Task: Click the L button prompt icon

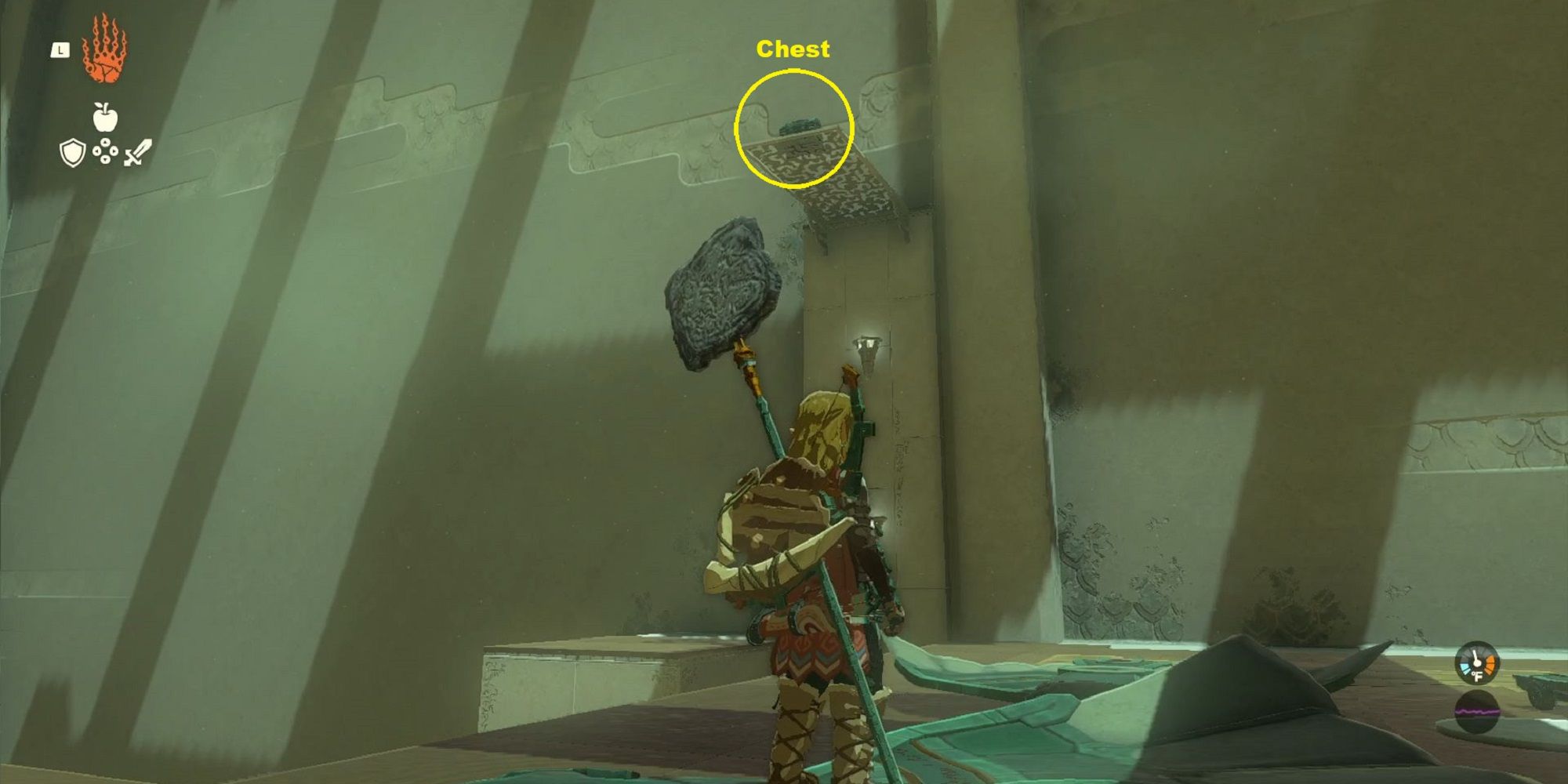Action: click(60, 49)
